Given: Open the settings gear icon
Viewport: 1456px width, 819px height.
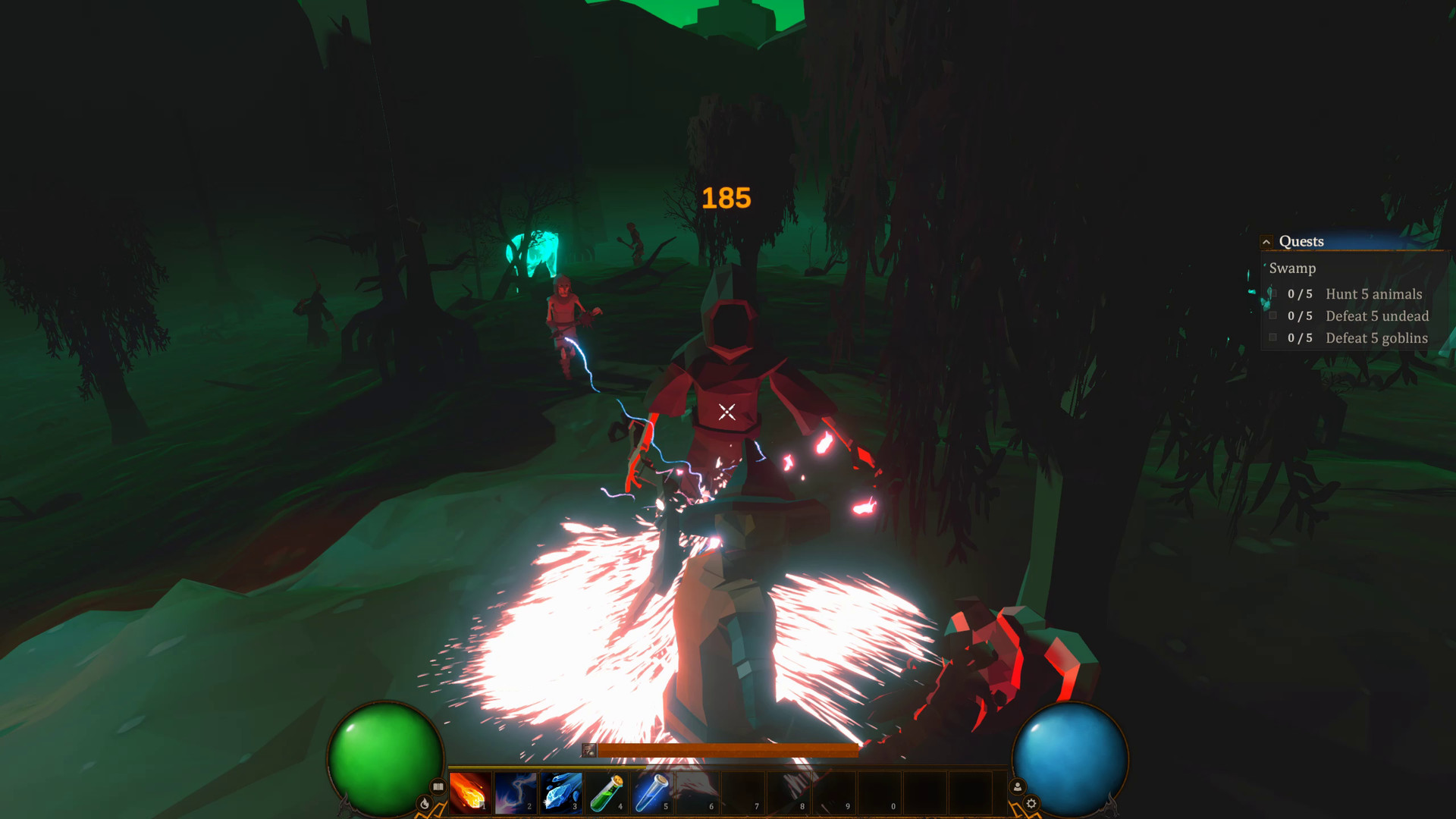Looking at the screenshot, I should coord(1032,802).
